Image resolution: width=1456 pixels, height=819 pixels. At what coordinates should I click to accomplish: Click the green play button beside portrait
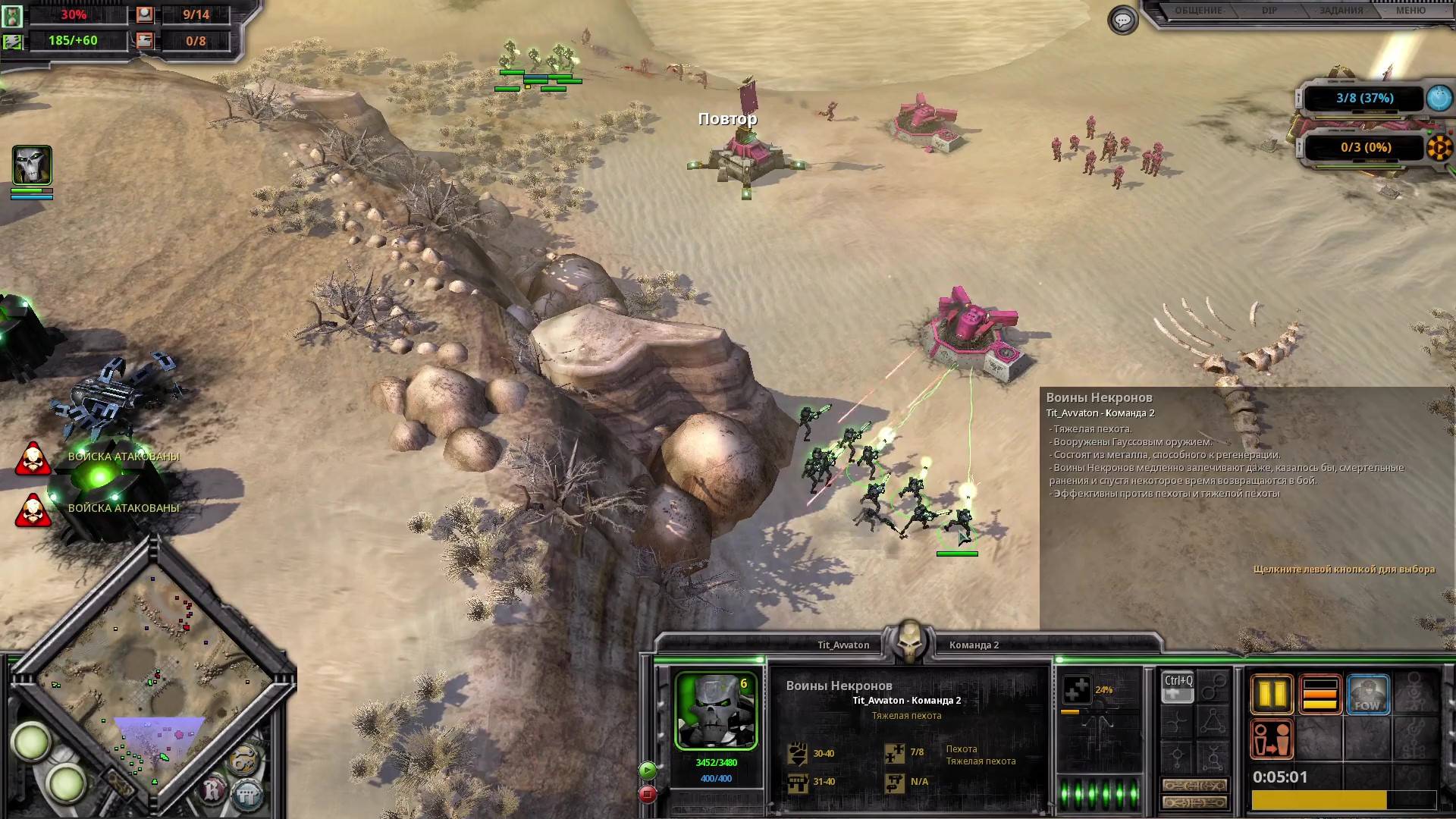(x=647, y=770)
